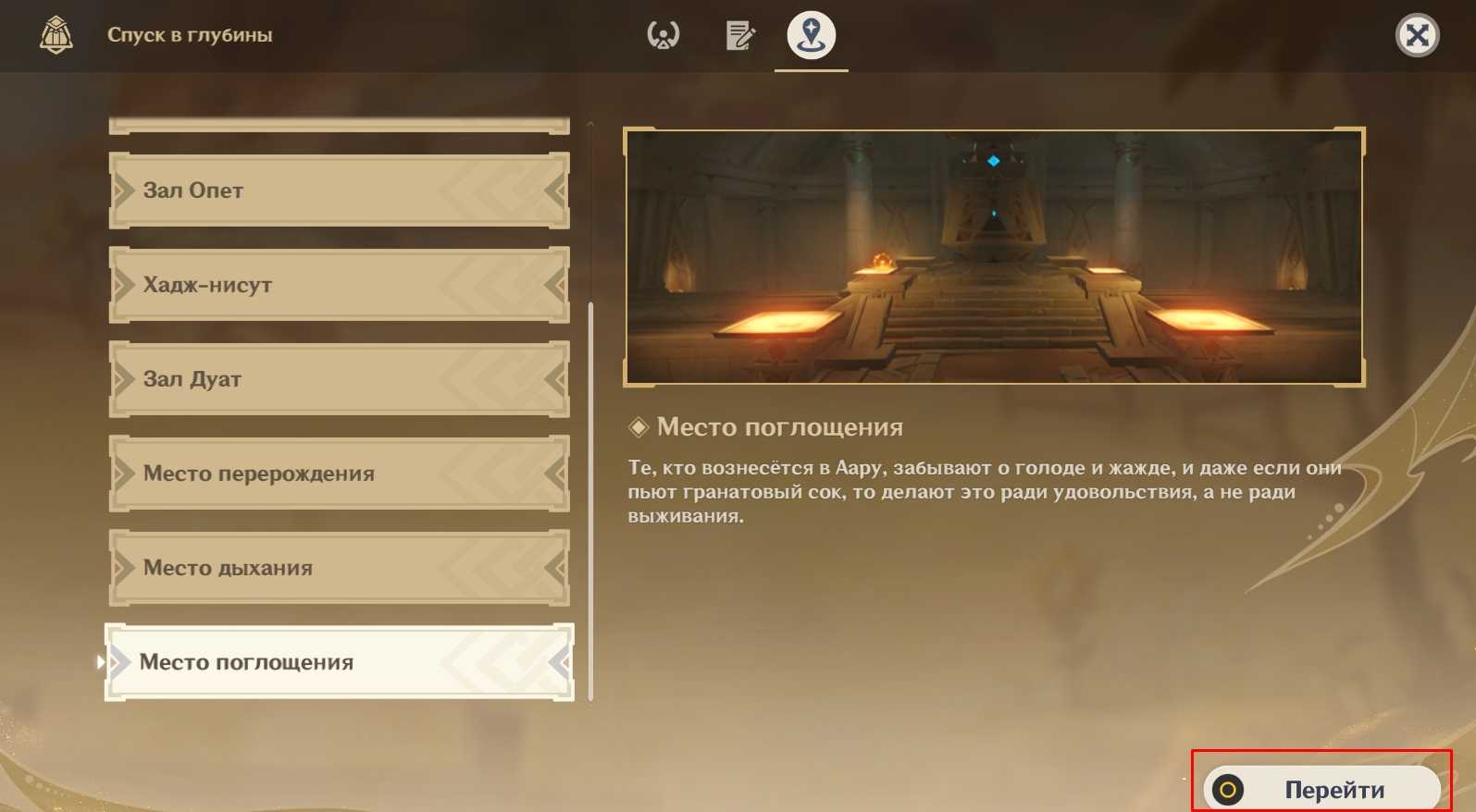Open the Зал Дуат entry
Image resolution: width=1476 pixels, height=812 pixels.
pyautogui.click(x=339, y=379)
